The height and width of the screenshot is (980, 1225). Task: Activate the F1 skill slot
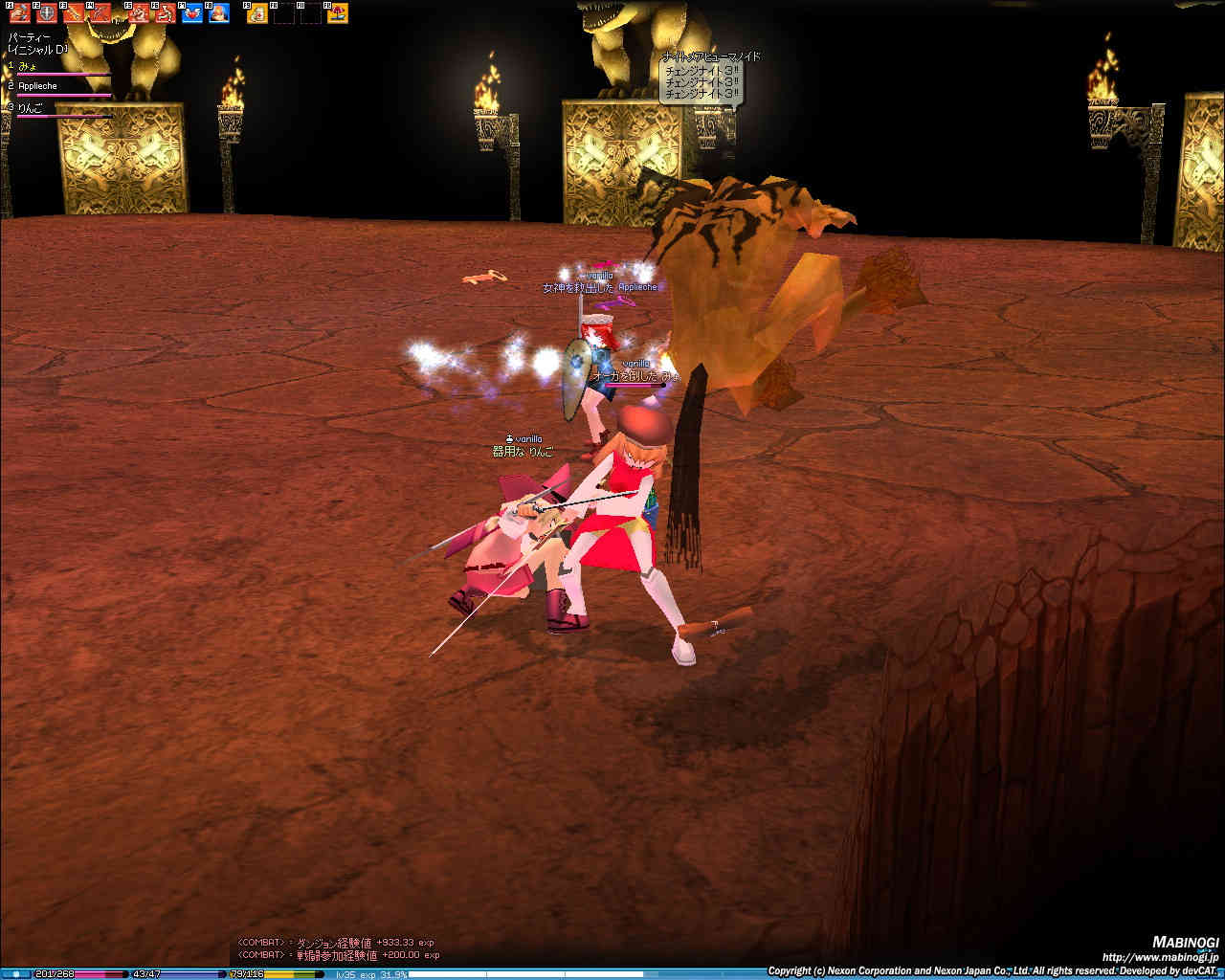coord(19,13)
